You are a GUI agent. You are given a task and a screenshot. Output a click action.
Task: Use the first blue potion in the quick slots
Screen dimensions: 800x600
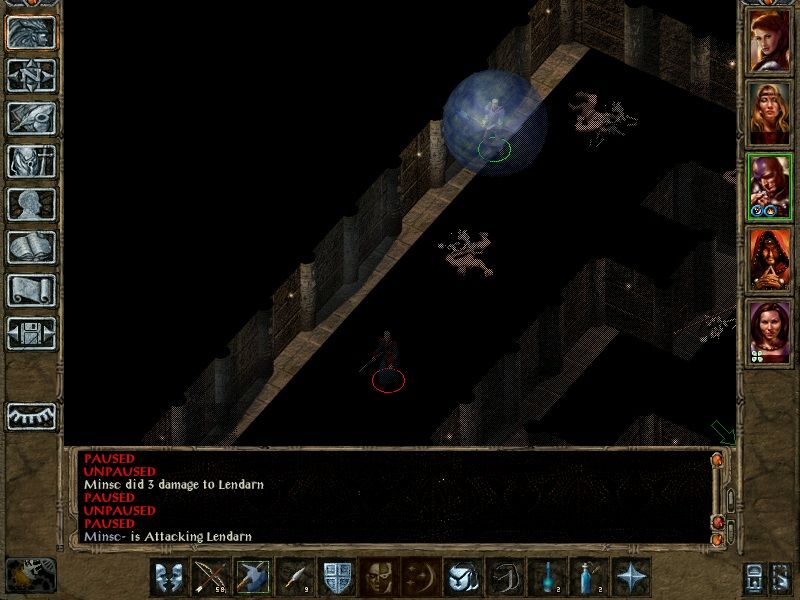[547, 578]
